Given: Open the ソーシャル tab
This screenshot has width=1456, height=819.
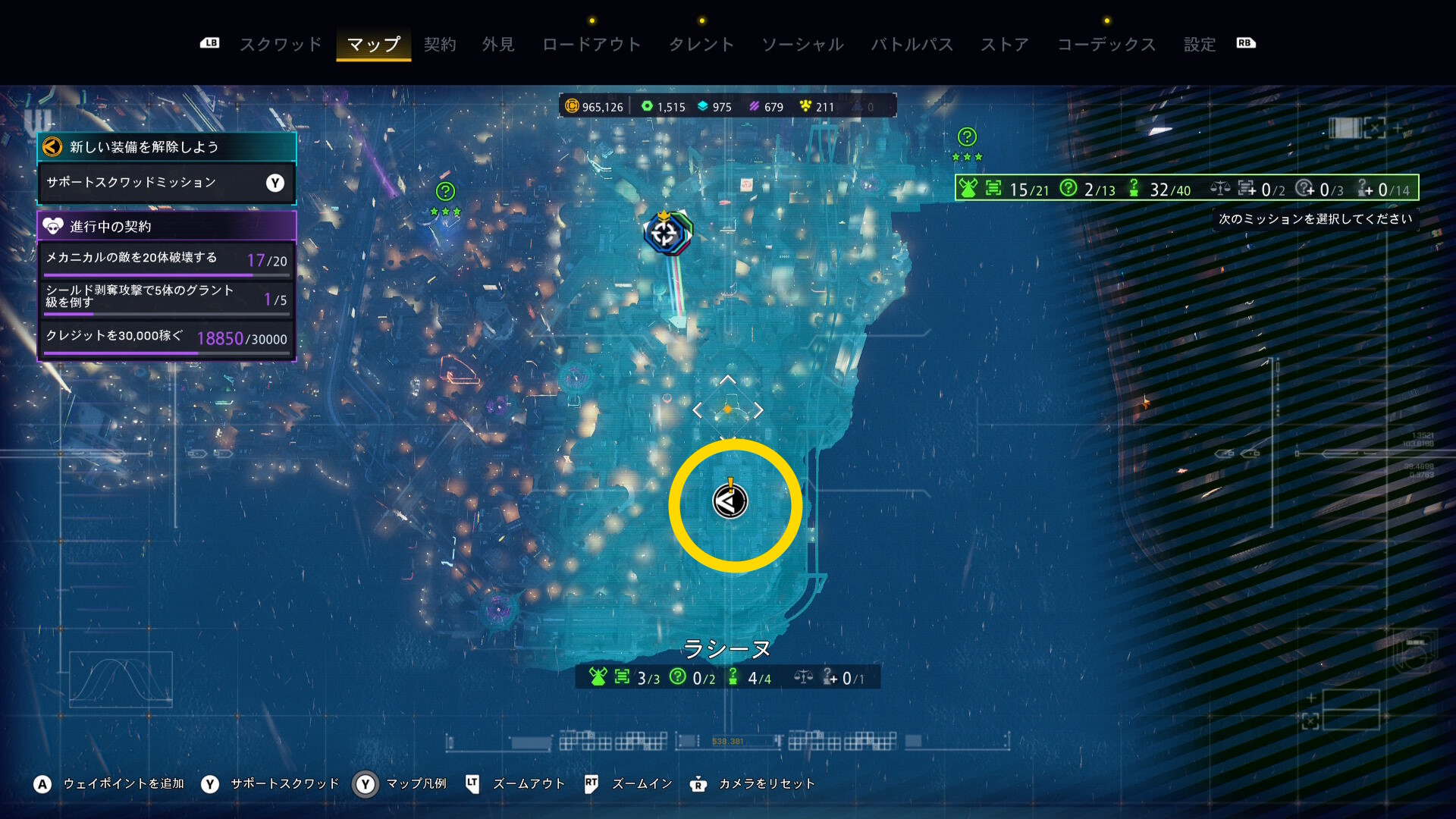Looking at the screenshot, I should click(x=802, y=45).
